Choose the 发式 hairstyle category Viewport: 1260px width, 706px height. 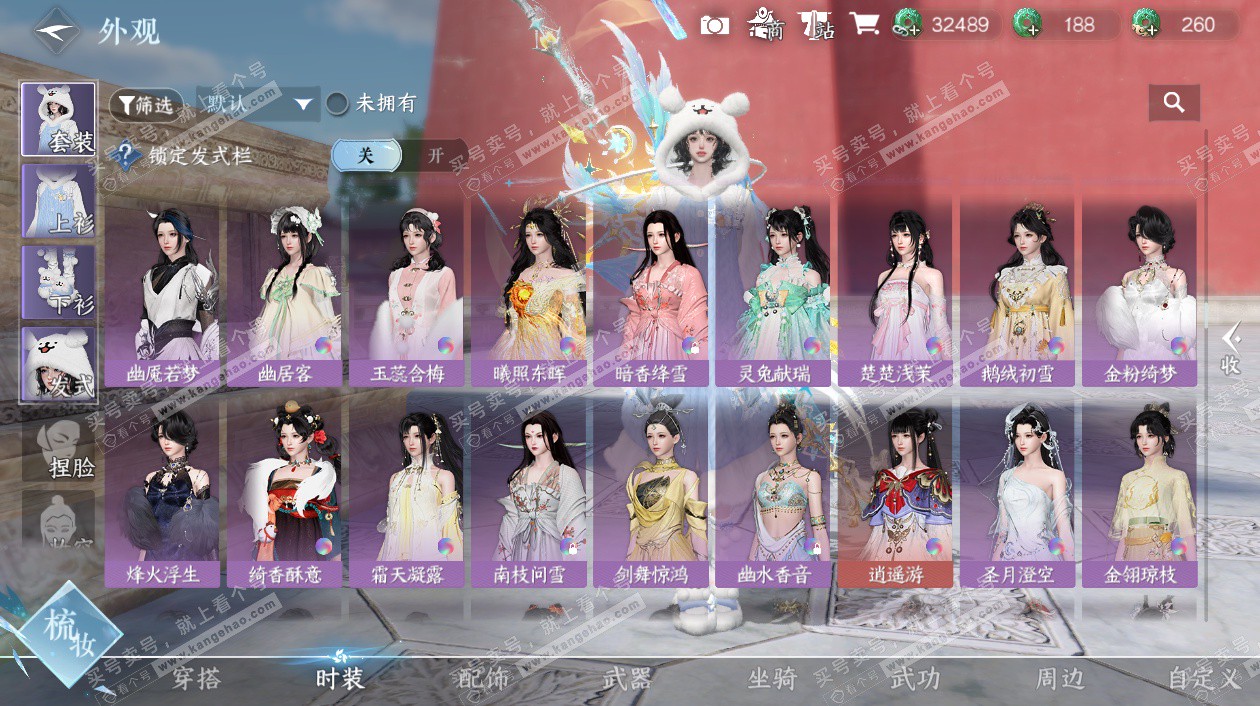pyautogui.click(x=59, y=364)
